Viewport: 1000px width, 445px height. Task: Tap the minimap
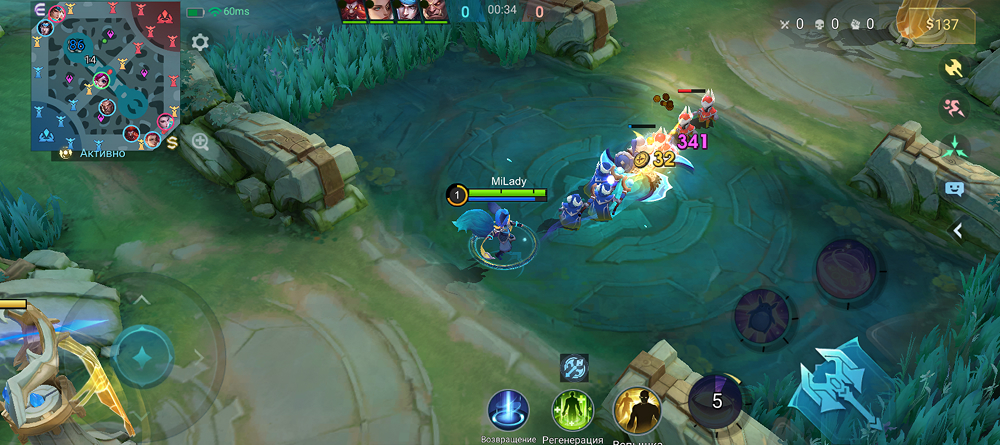pyautogui.click(x=104, y=75)
